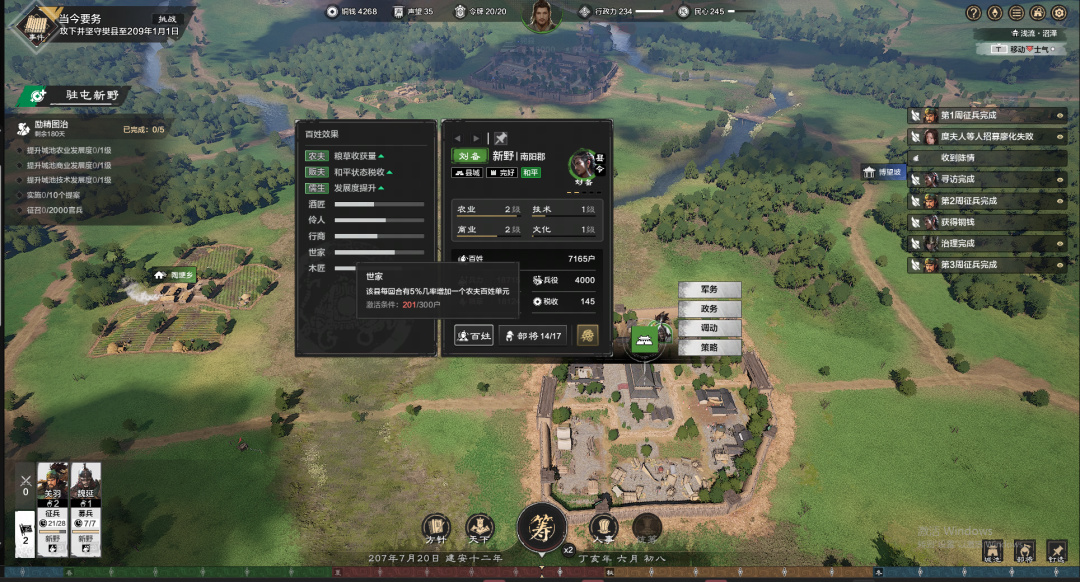The height and width of the screenshot is (582, 1080).
Task: Select the 调动 transfer option
Action: [710, 328]
